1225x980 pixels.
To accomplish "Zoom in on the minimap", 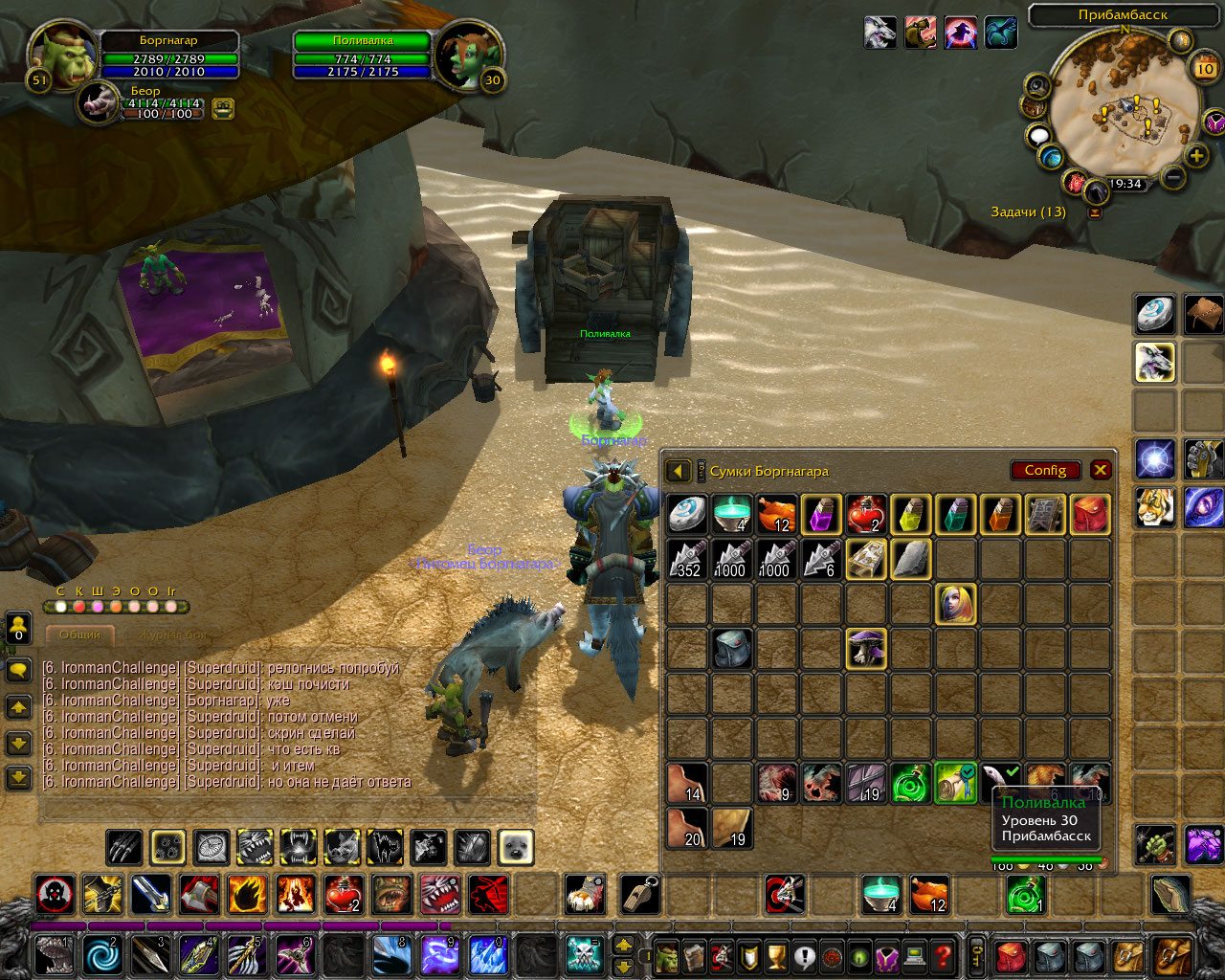I will [x=1196, y=156].
